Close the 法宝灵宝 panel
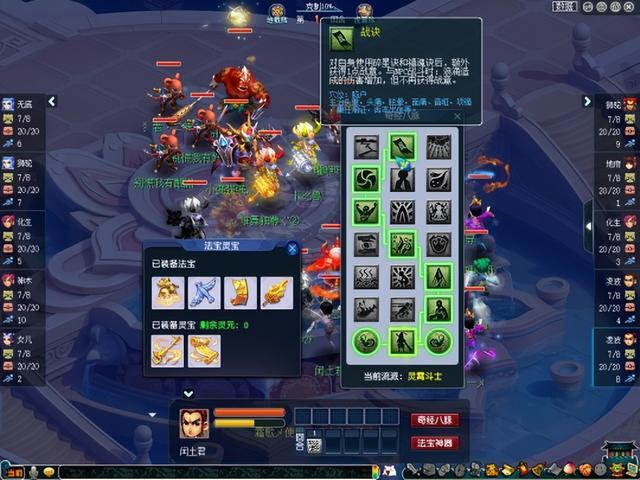Image resolution: width=640 pixels, height=480 pixels. (x=293, y=249)
